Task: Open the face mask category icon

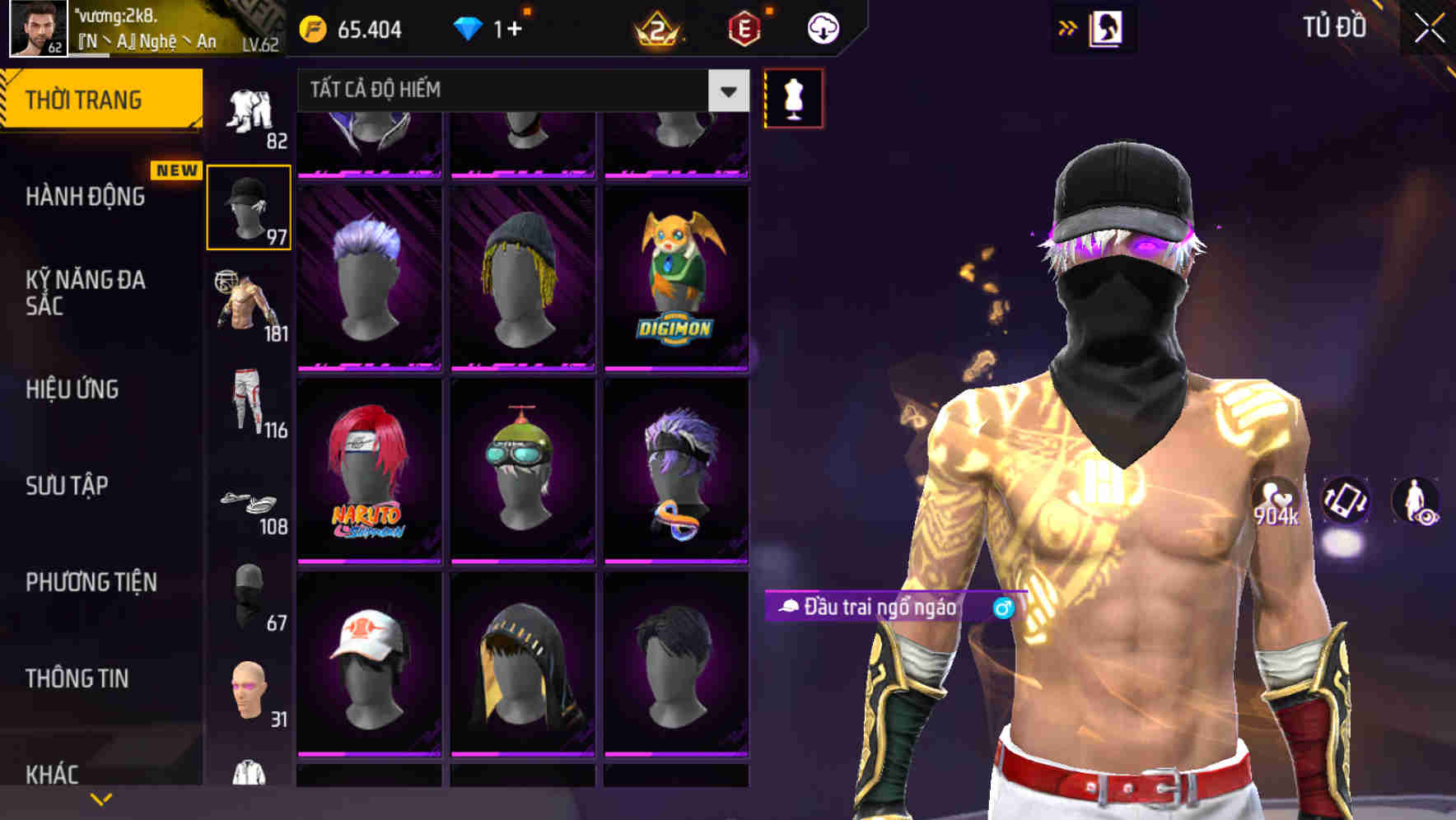Action: (x=249, y=593)
